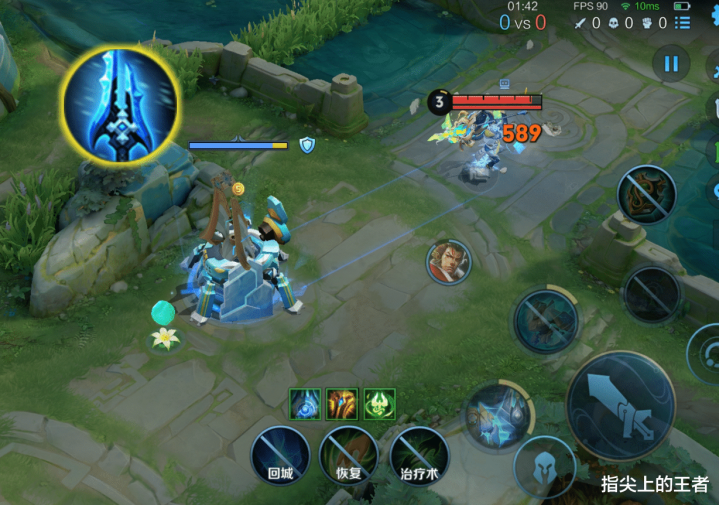
Task: Tap the basic attack sword button
Action: (620, 403)
